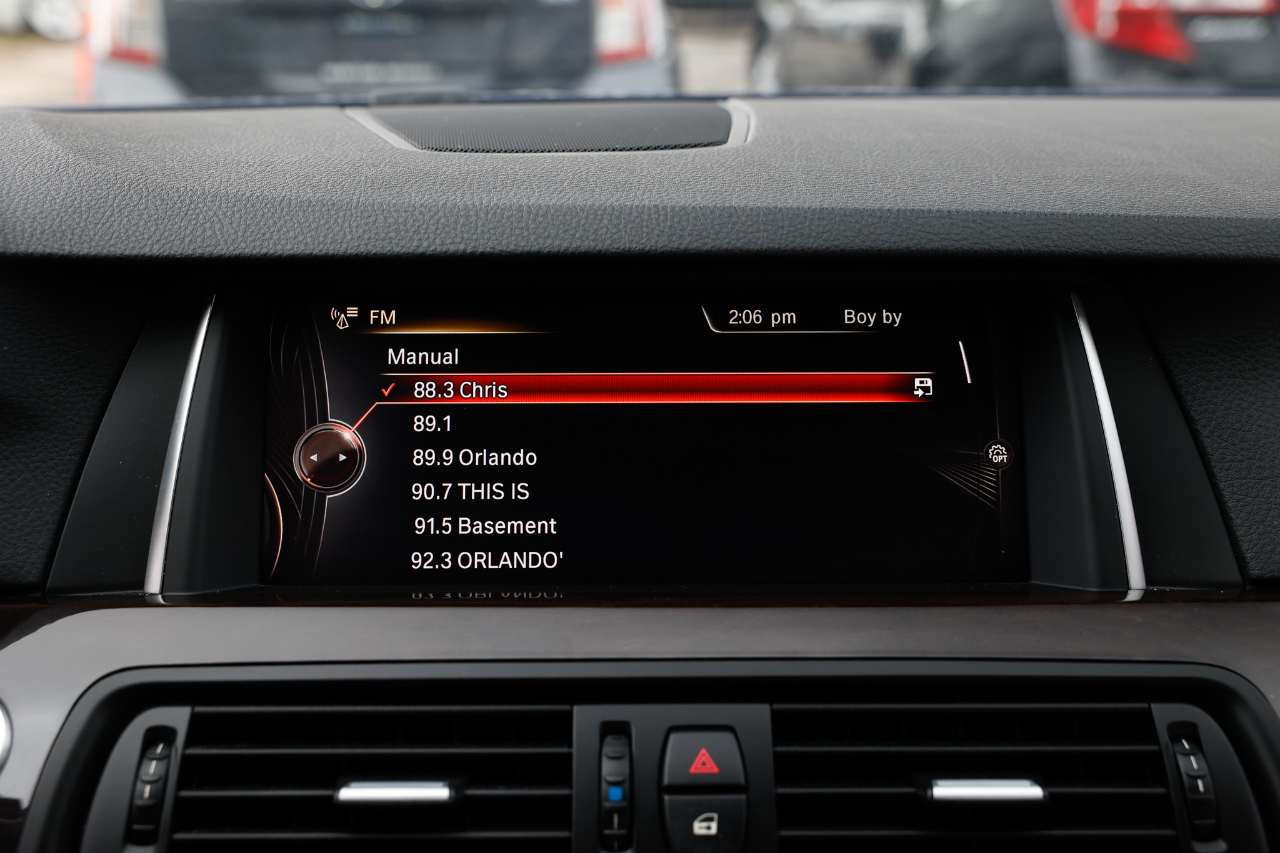
Task: Switch to the 90.7 THIS IS station
Action: 470,492
